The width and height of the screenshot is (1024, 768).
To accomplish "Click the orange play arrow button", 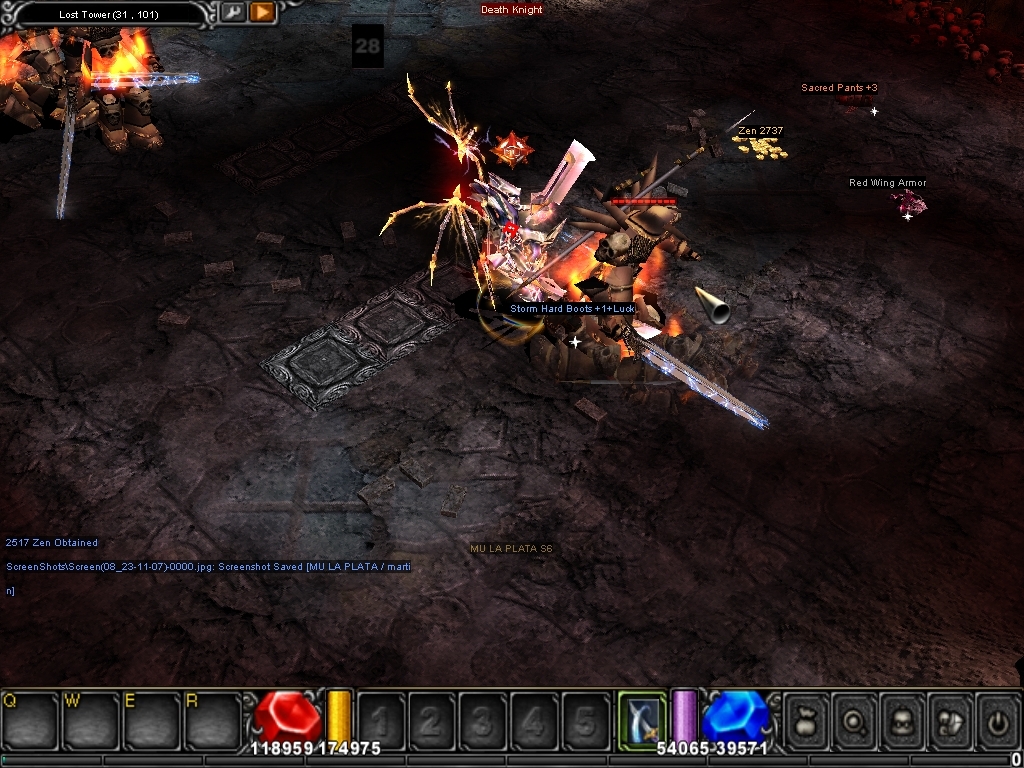I will pyautogui.click(x=262, y=13).
